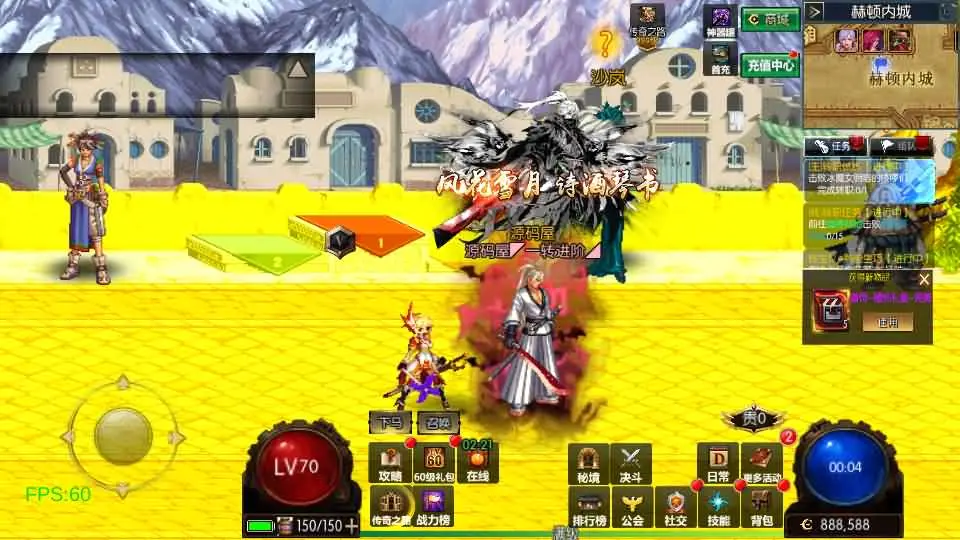Open the 公会 guild menu
Image resolution: width=960 pixels, height=540 pixels.
point(630,507)
